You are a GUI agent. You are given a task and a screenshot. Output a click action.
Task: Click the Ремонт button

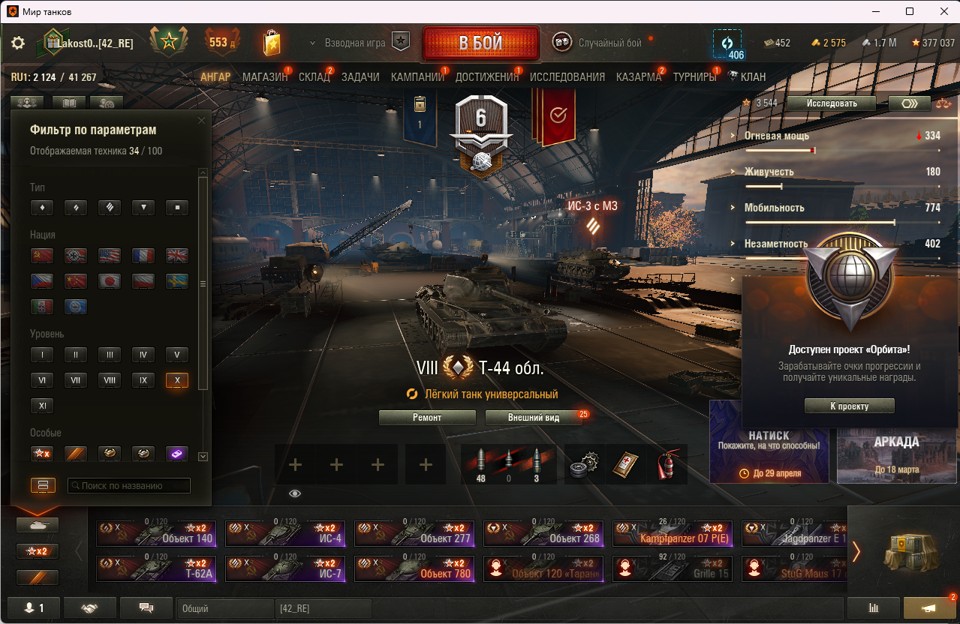427,418
